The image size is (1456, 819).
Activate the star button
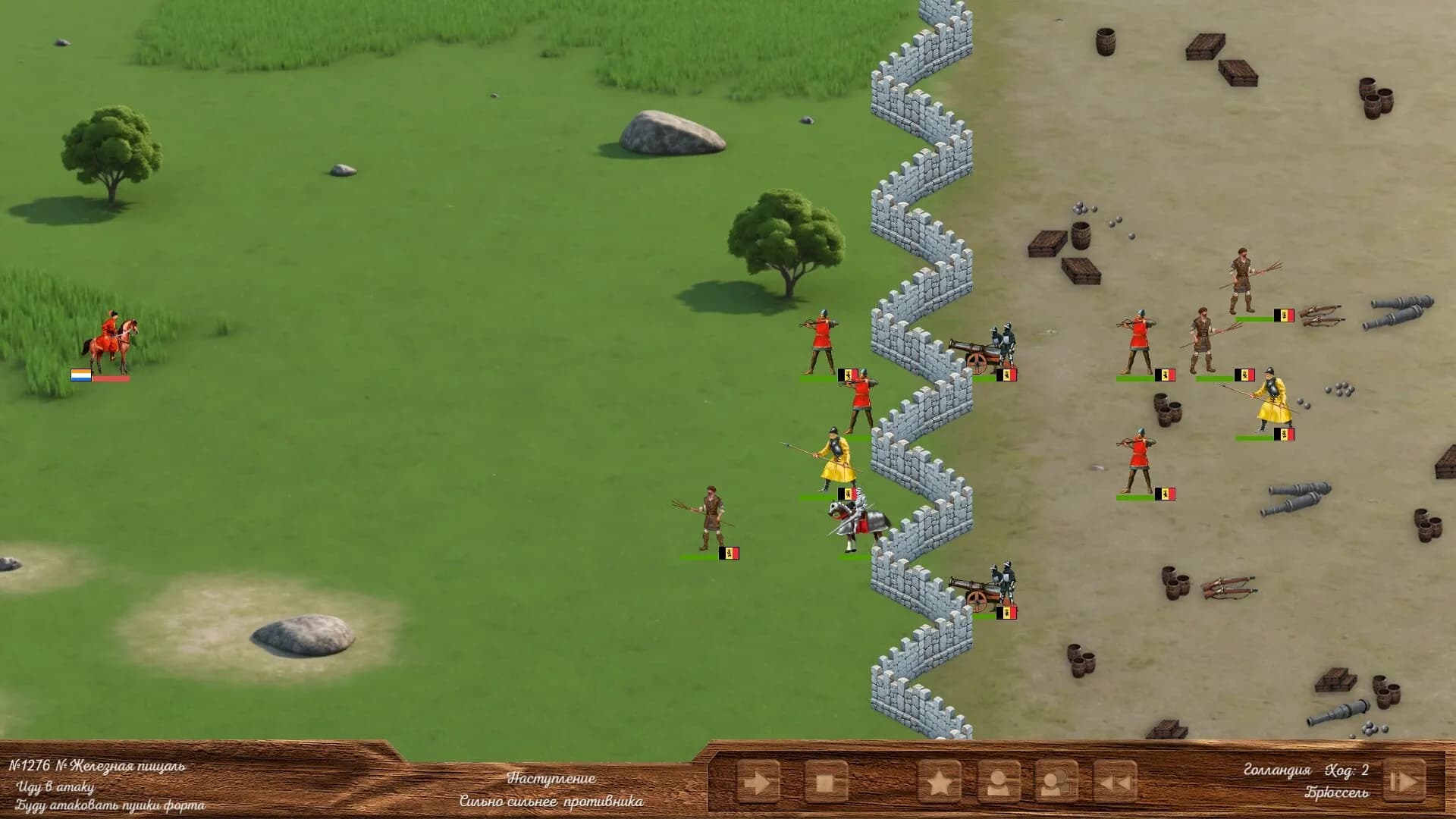(939, 782)
